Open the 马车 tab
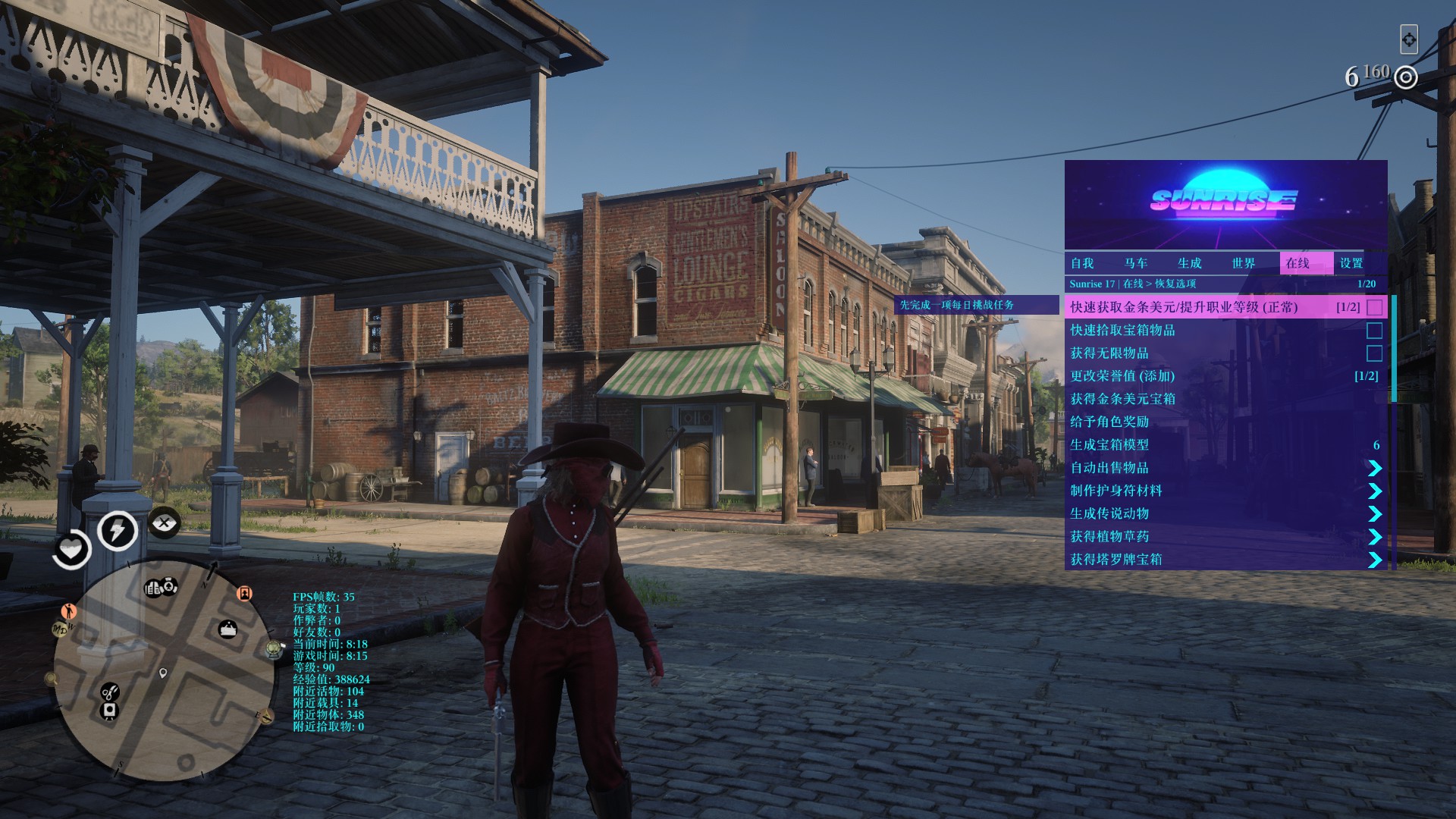The height and width of the screenshot is (819, 1456). 1136,263
